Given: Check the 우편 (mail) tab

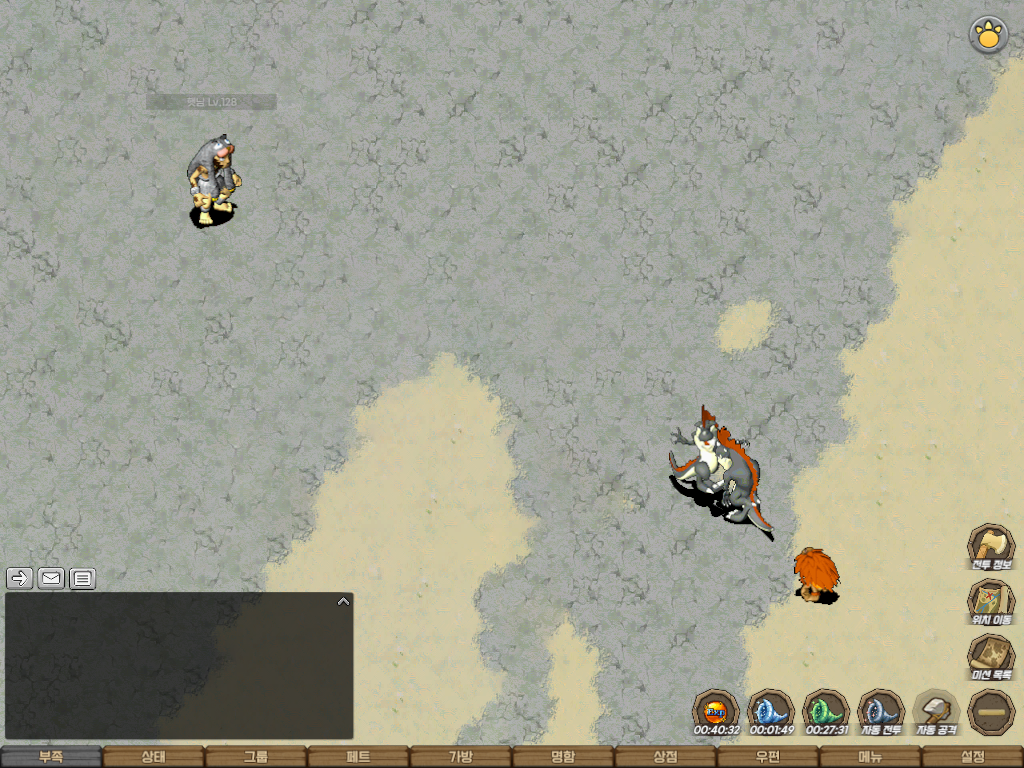Looking at the screenshot, I should (x=767, y=757).
